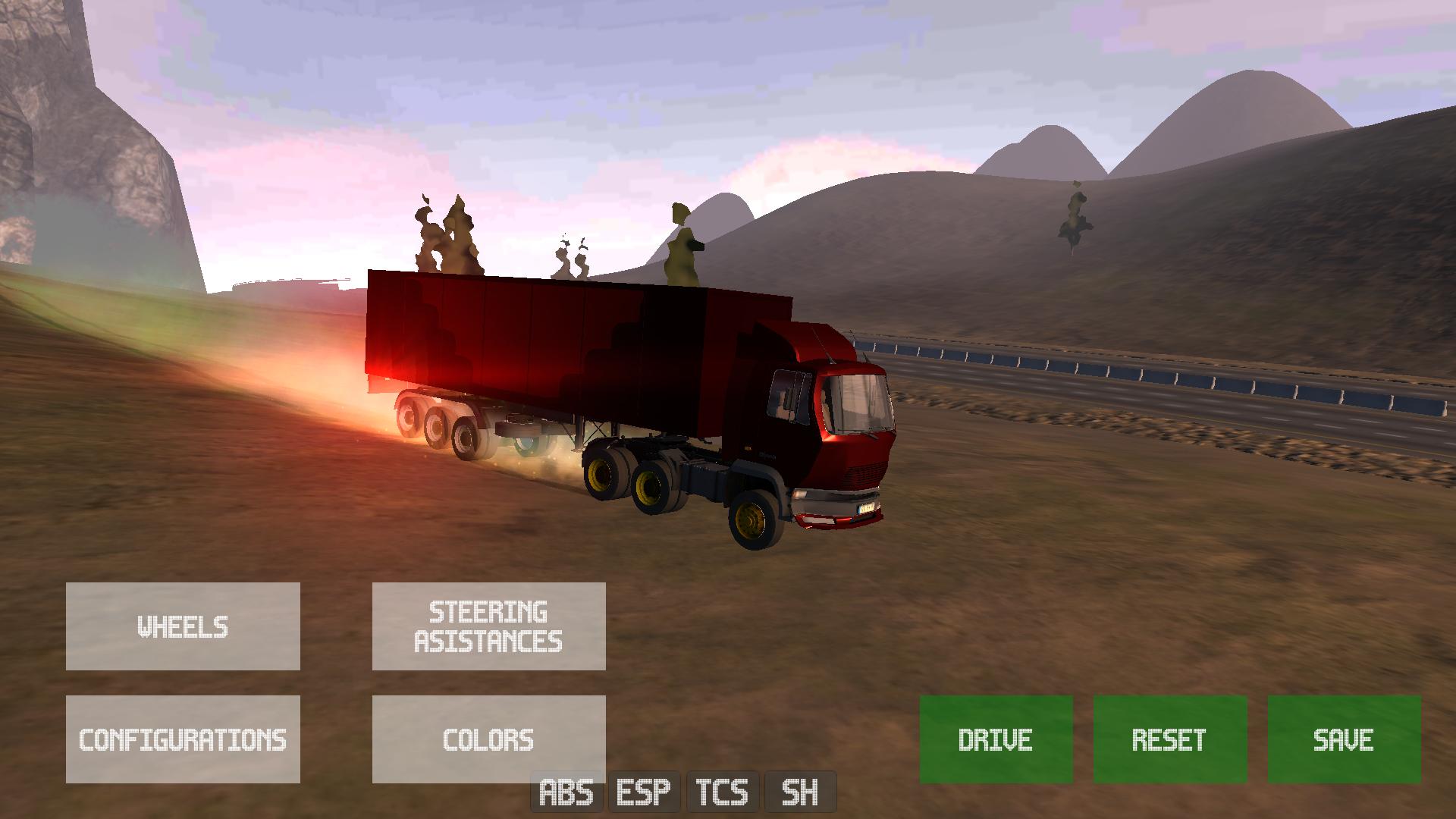Toggle the TCS assist
This screenshot has height=819, width=1456.
coord(722,792)
